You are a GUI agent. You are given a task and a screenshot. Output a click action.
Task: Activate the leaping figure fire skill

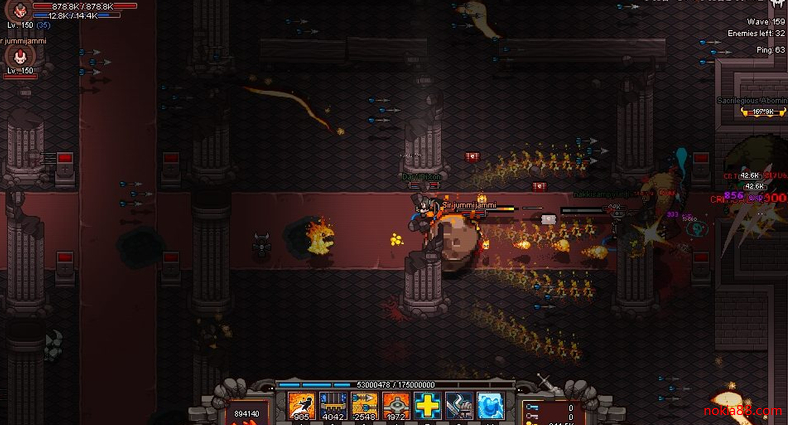pyautogui.click(x=302, y=405)
